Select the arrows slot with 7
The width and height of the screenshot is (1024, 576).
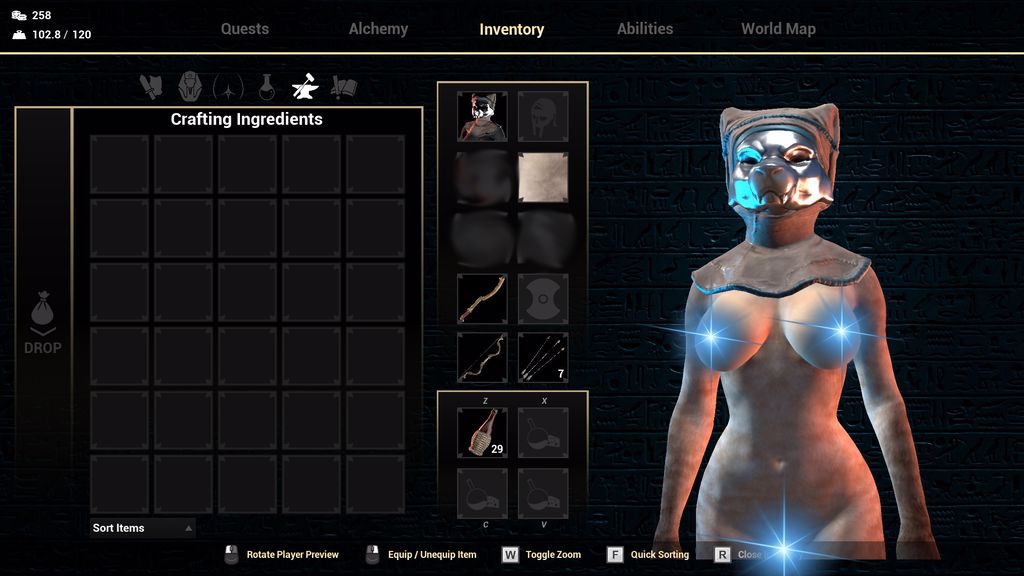(x=543, y=358)
